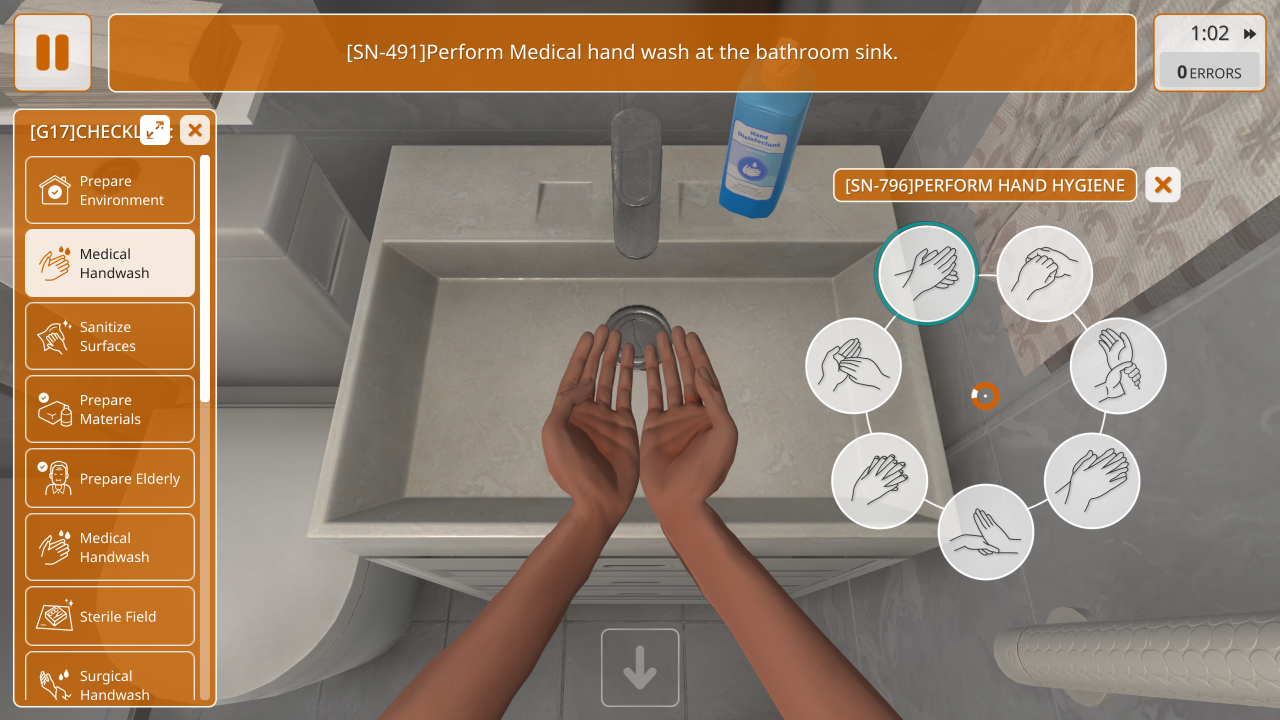1280x720 pixels.
Task: Choose the teal-ringed palm-to-palm rubbing step
Action: pyautogui.click(x=927, y=273)
